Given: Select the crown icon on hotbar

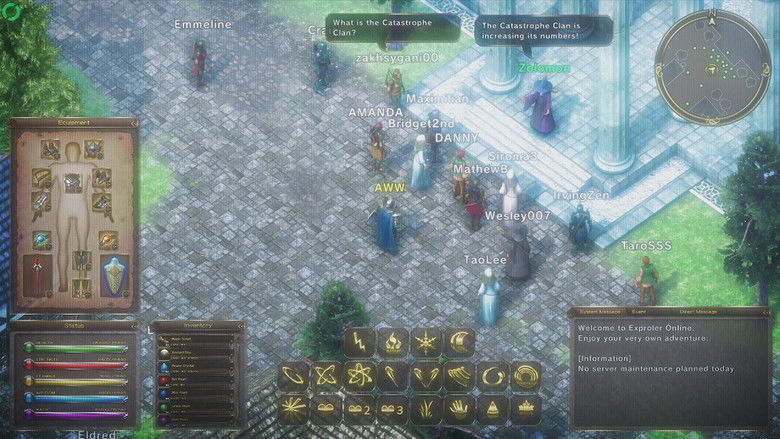Looking at the screenshot, I should pos(525,409).
